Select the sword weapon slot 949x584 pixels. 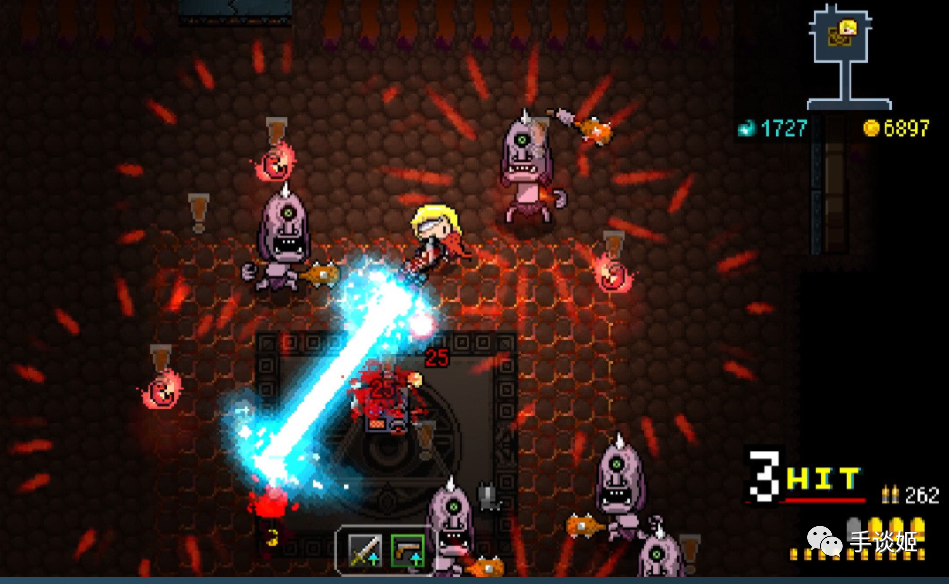(364, 549)
